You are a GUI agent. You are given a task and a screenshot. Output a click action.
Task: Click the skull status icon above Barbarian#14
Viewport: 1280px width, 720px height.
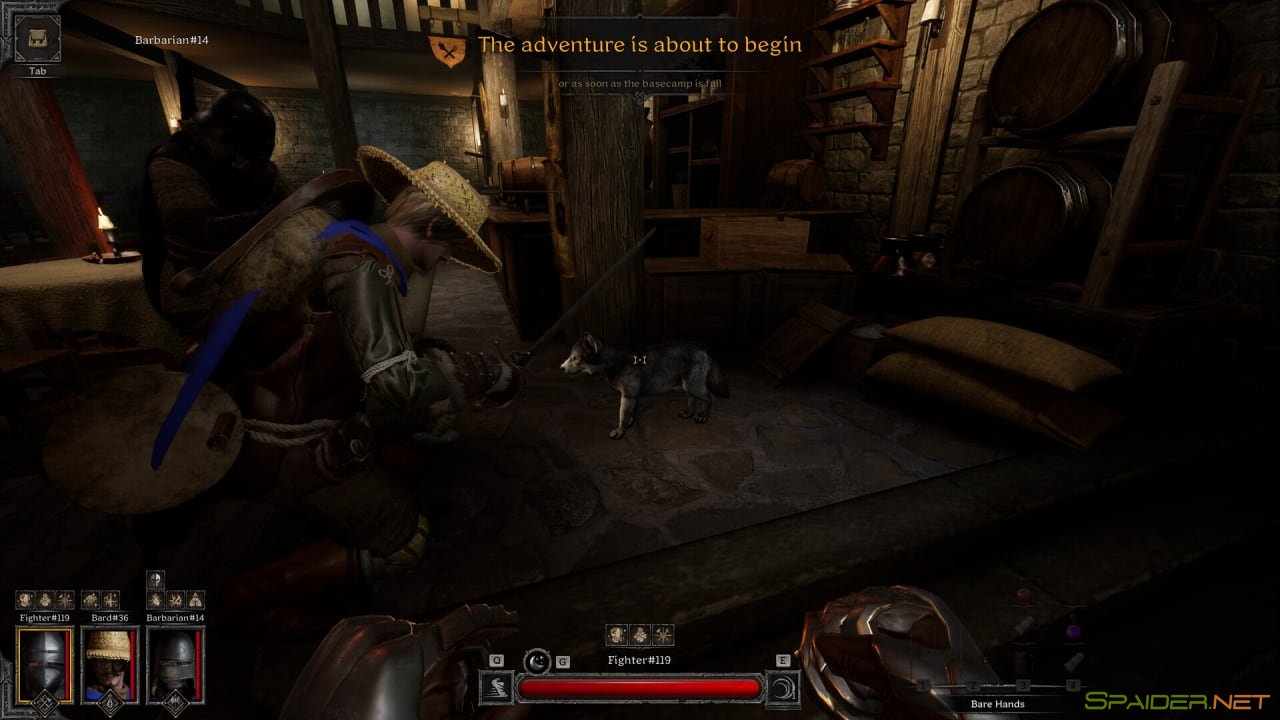point(155,579)
